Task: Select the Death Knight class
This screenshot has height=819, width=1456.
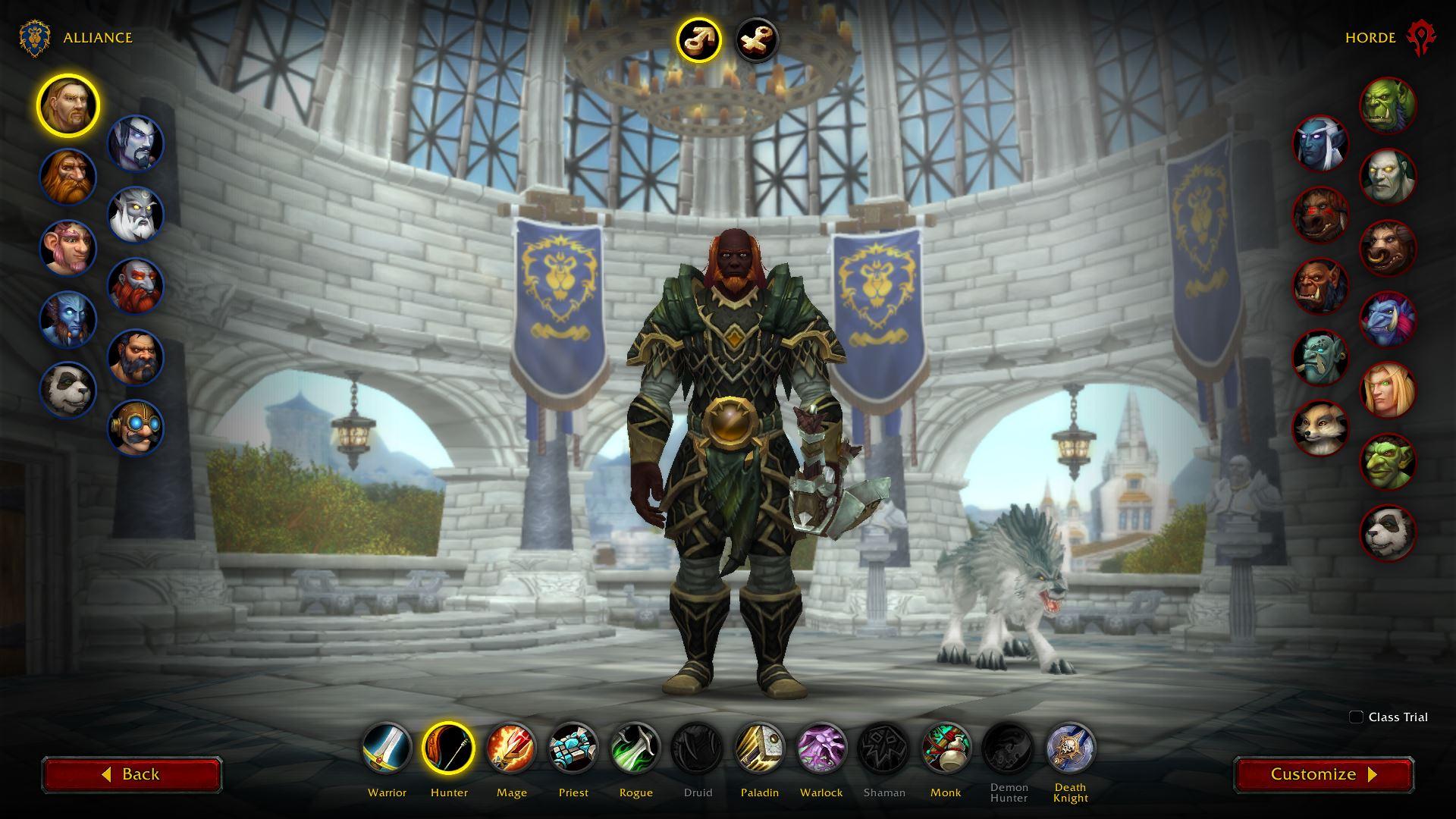Action: coord(1070,748)
